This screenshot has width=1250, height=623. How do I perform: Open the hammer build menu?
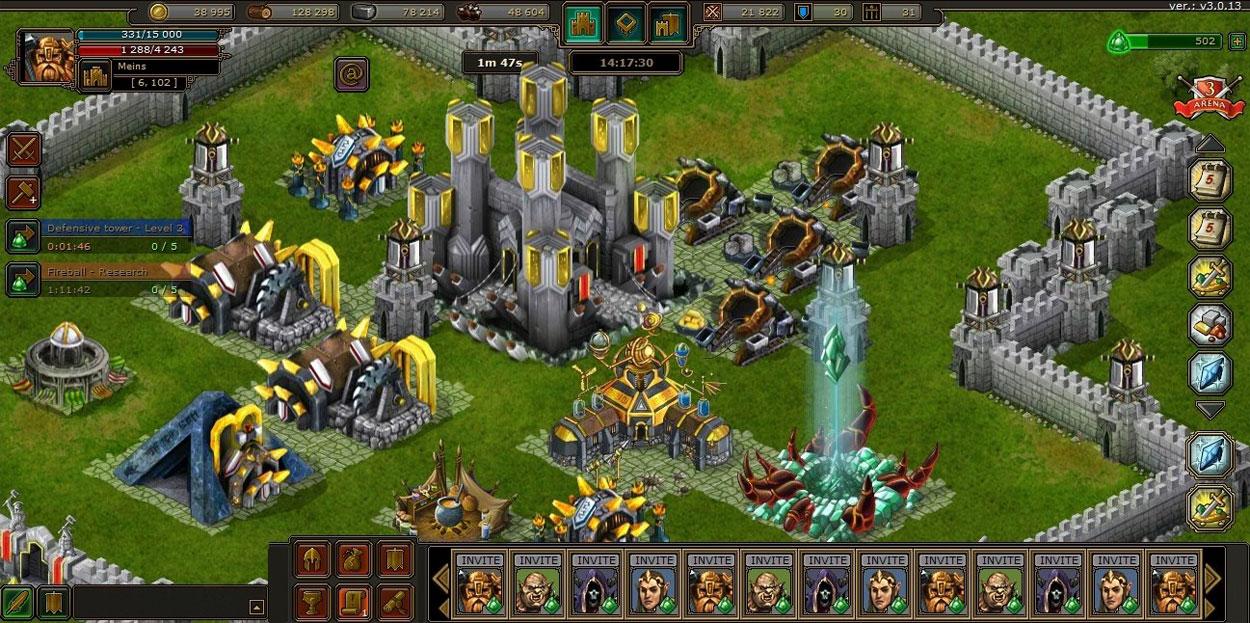coord(23,193)
